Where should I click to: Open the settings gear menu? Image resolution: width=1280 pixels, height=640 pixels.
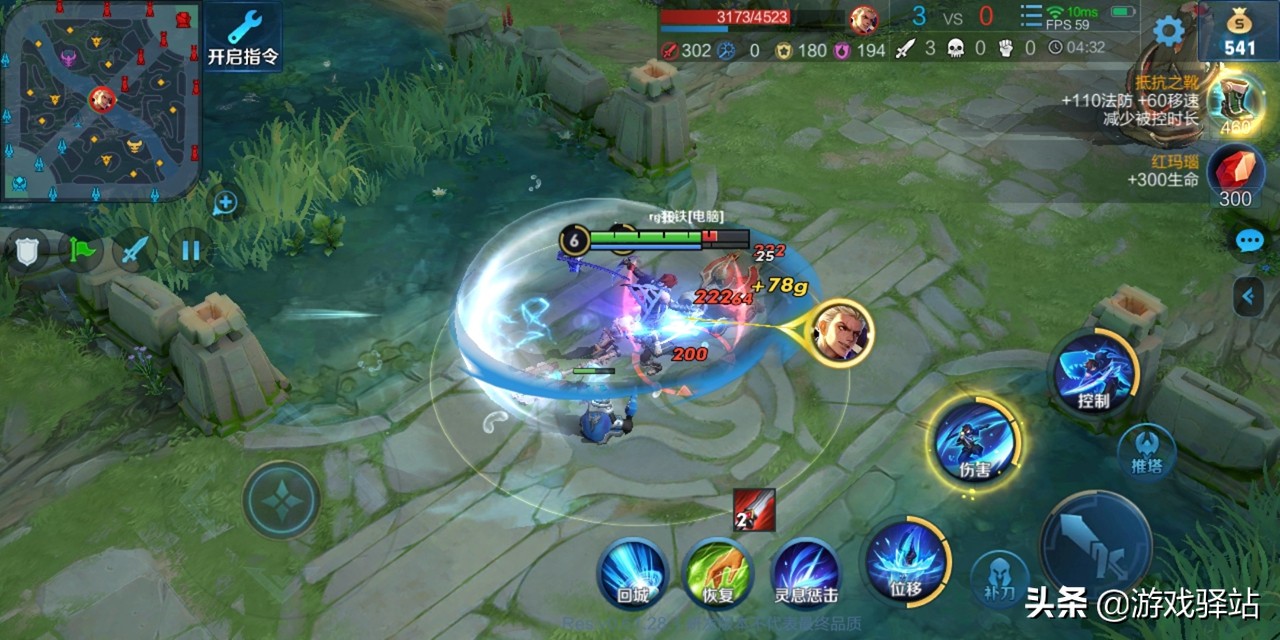(x=1168, y=31)
